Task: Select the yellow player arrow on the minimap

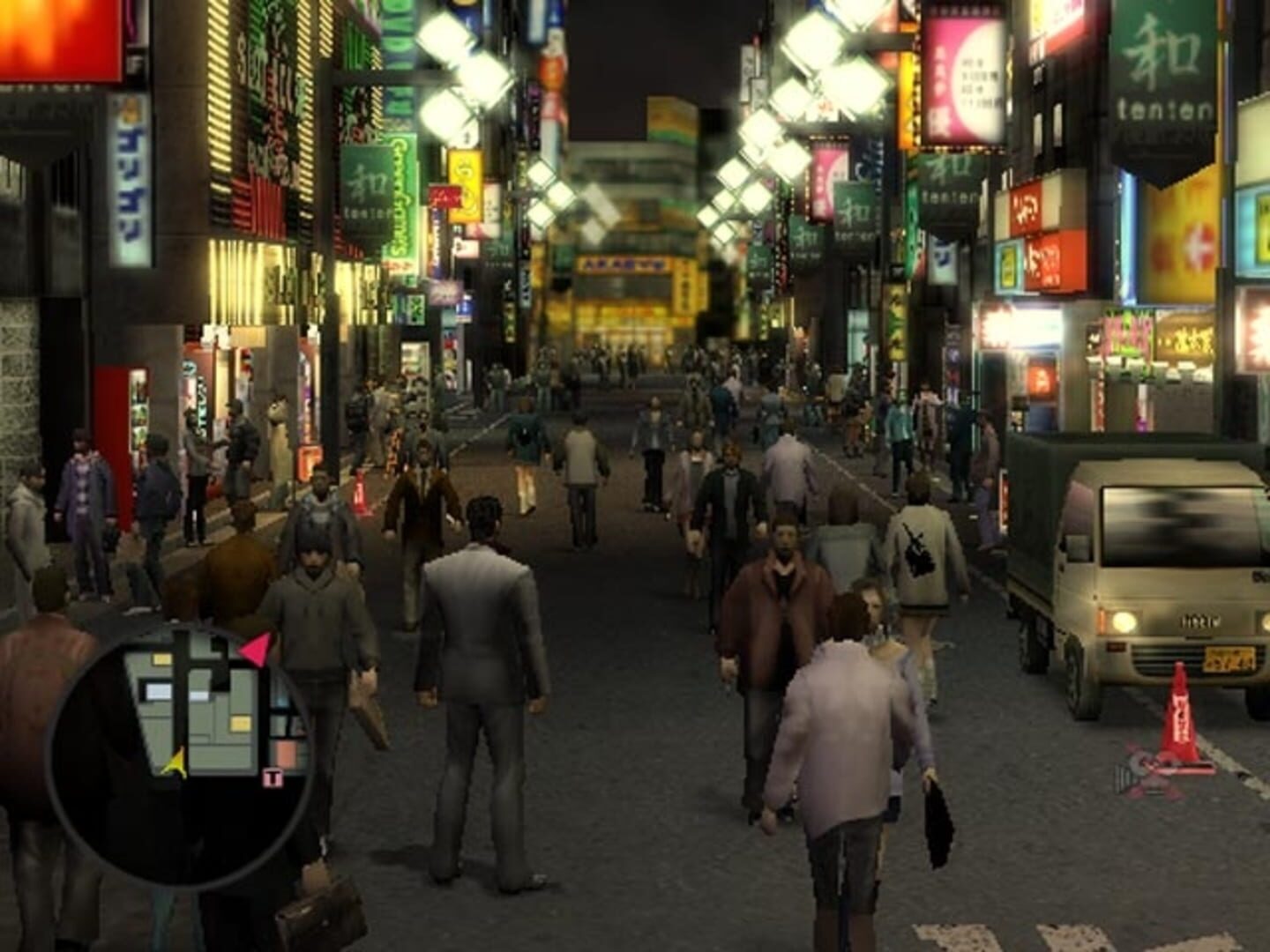Action: pos(176,764)
